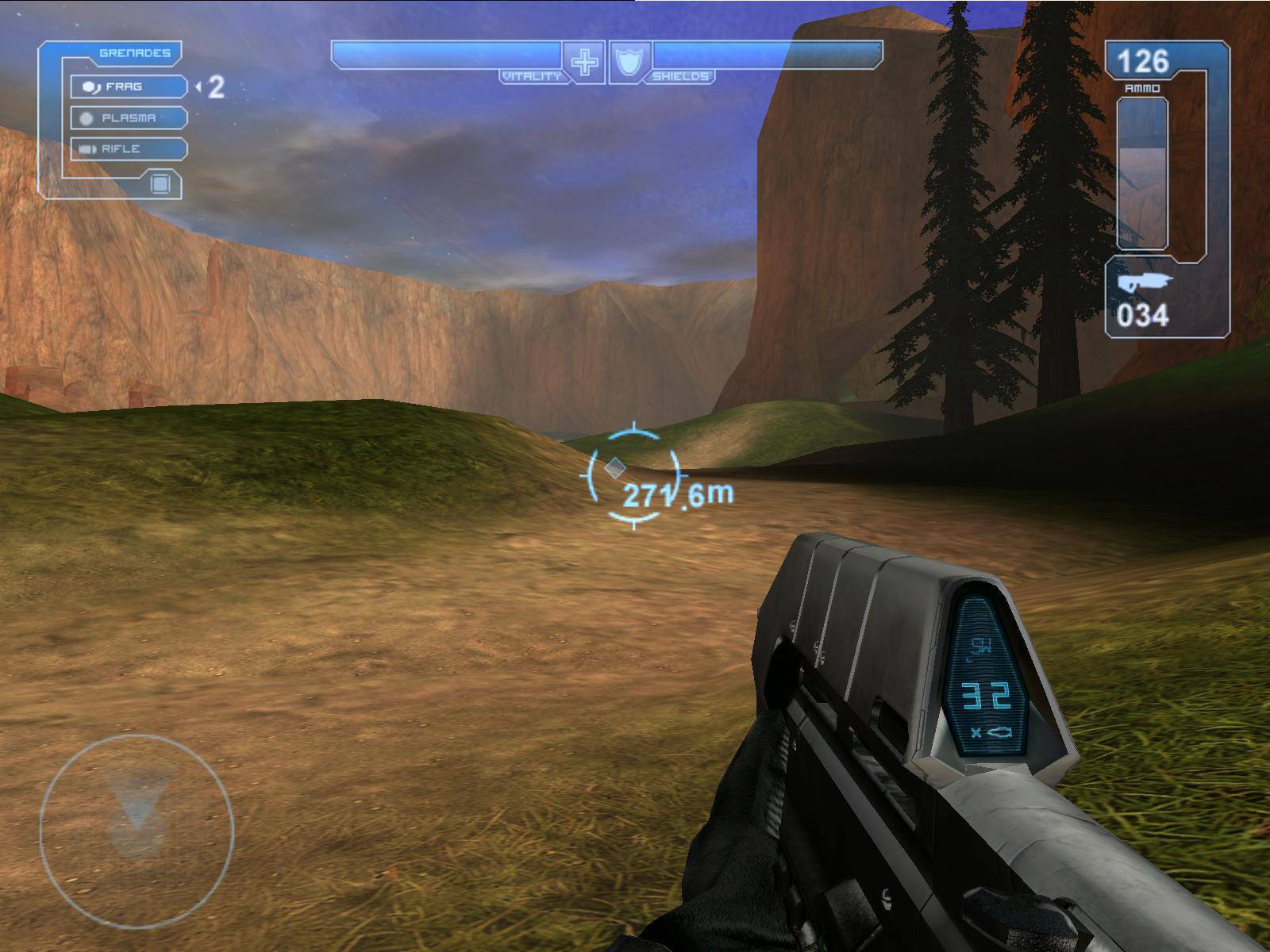Switch to the Rifle entry

pos(129,149)
